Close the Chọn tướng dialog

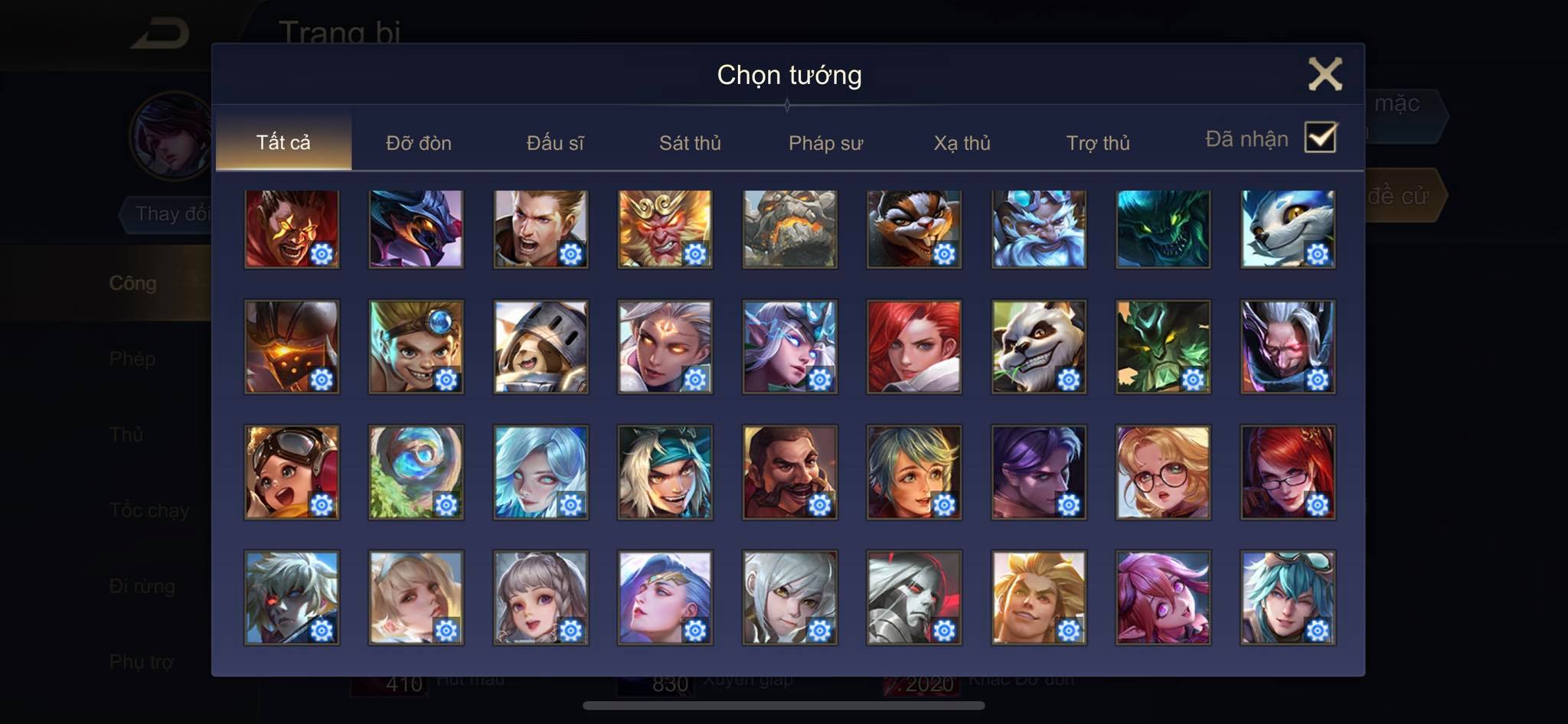(x=1325, y=74)
